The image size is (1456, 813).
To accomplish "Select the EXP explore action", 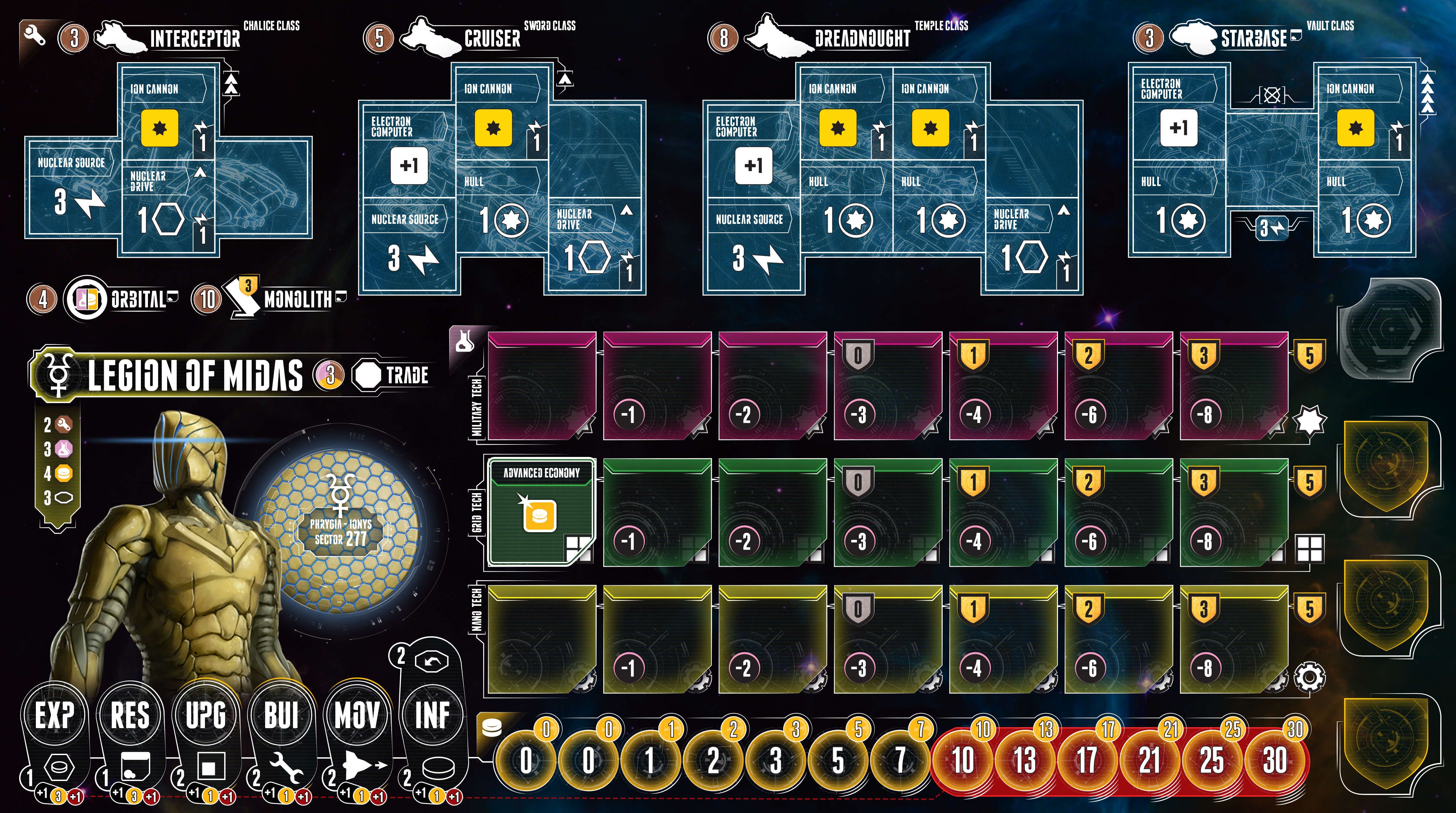I will [x=54, y=715].
